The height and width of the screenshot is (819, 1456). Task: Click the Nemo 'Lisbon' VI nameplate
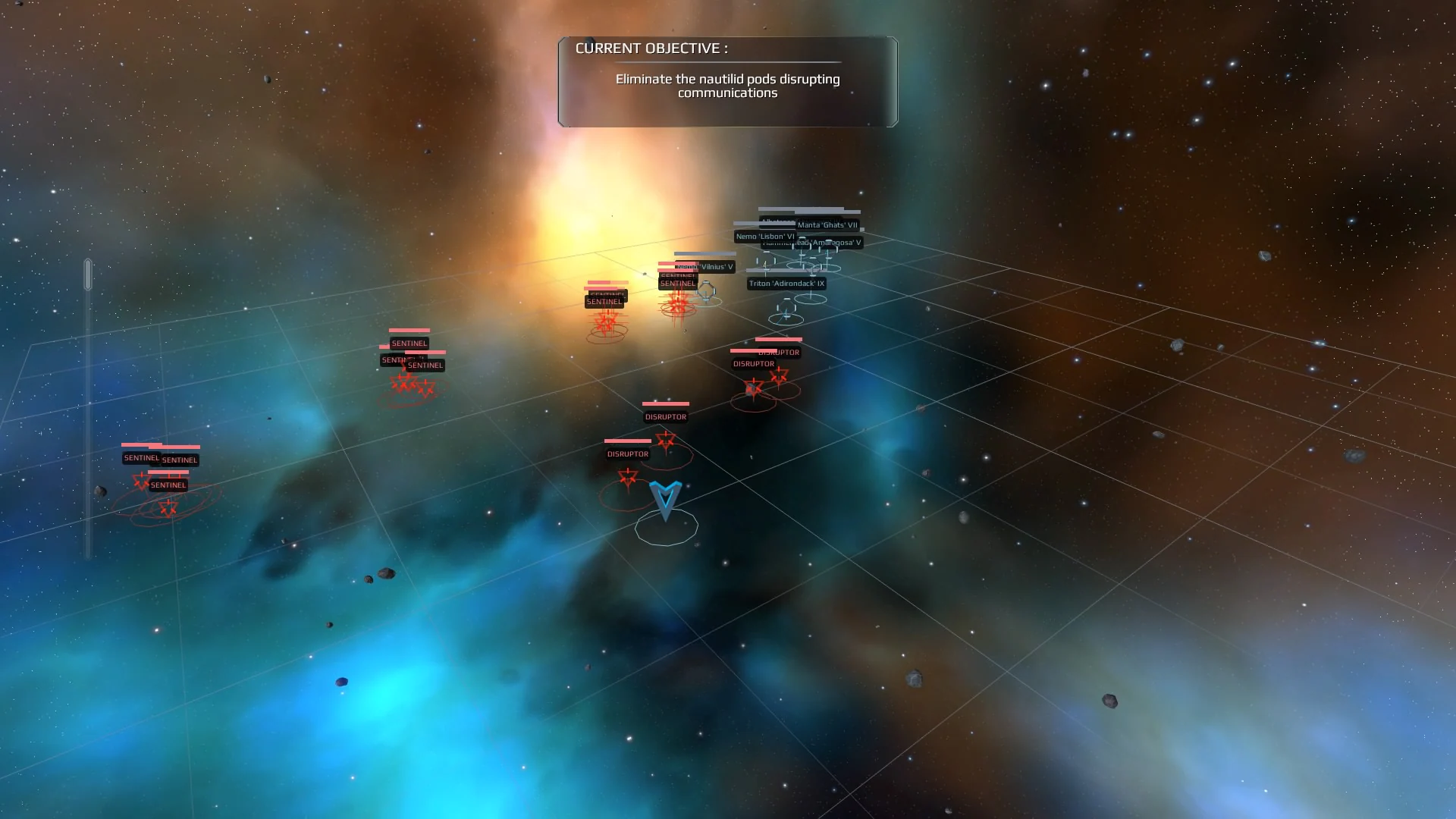coord(764,236)
